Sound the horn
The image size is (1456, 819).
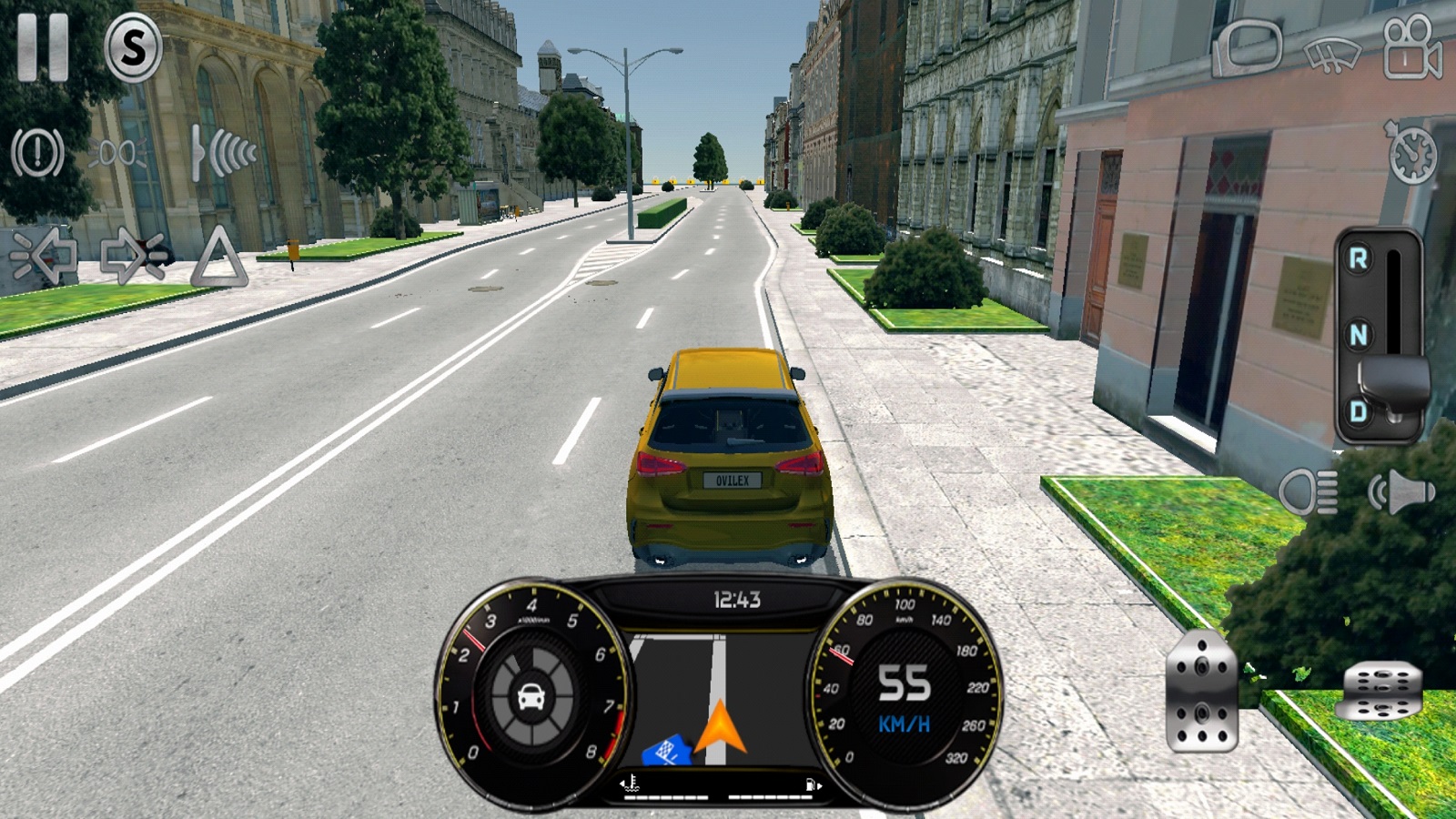click(x=1401, y=493)
